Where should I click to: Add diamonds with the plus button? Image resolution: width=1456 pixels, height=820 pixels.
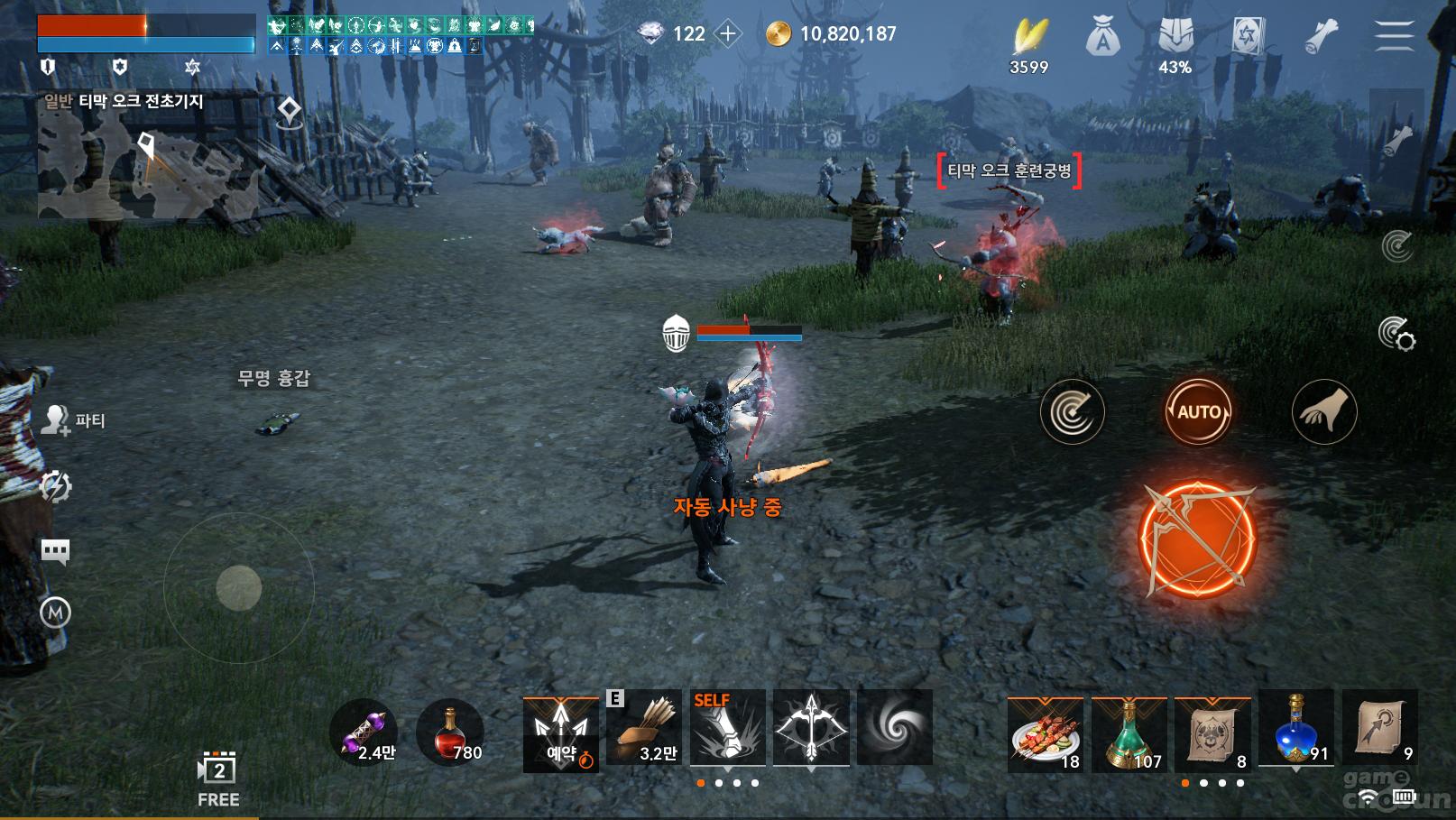coord(727,34)
